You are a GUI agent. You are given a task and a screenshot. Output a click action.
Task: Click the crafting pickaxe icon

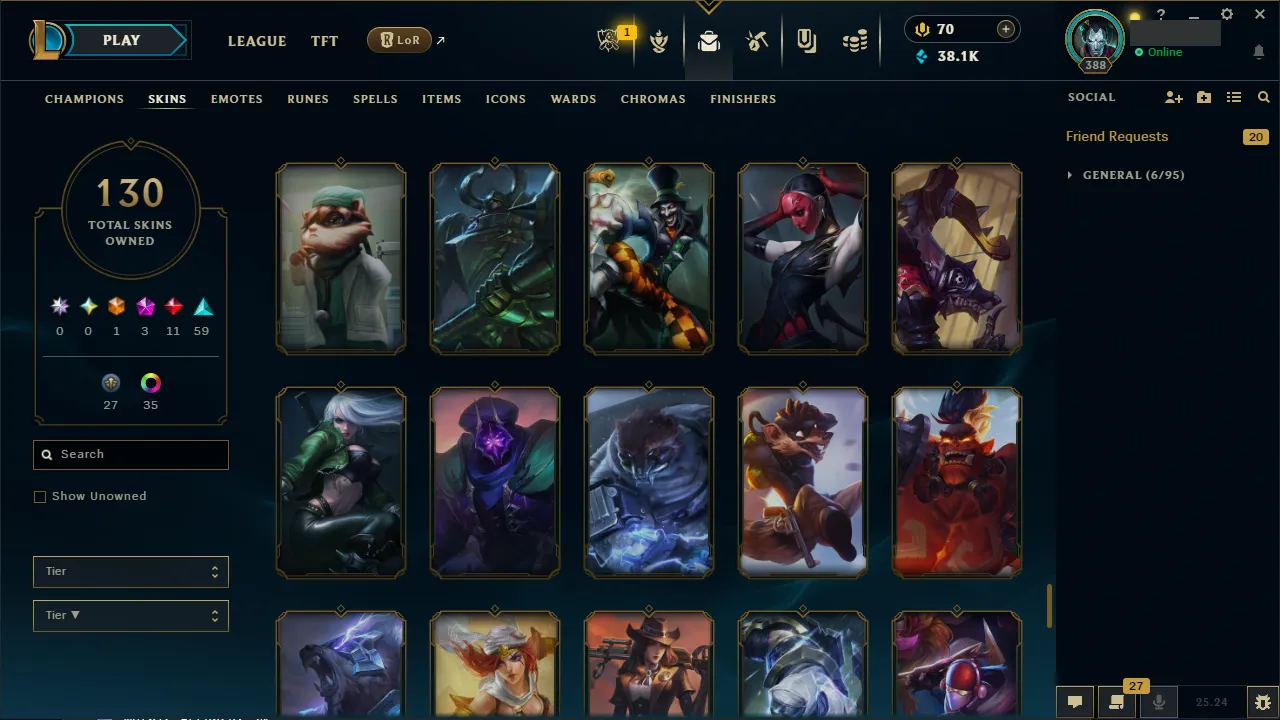(757, 41)
